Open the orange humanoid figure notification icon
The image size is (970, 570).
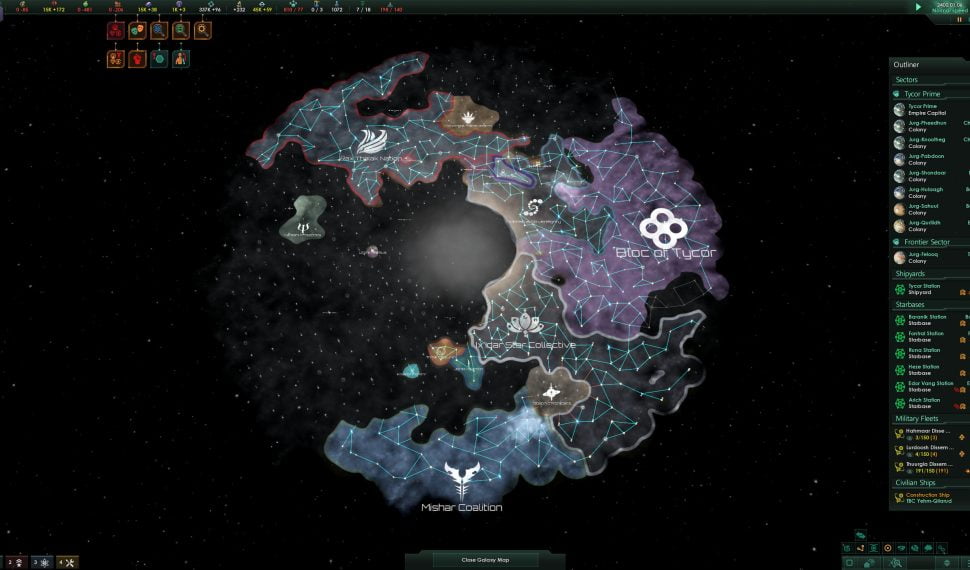point(180,59)
